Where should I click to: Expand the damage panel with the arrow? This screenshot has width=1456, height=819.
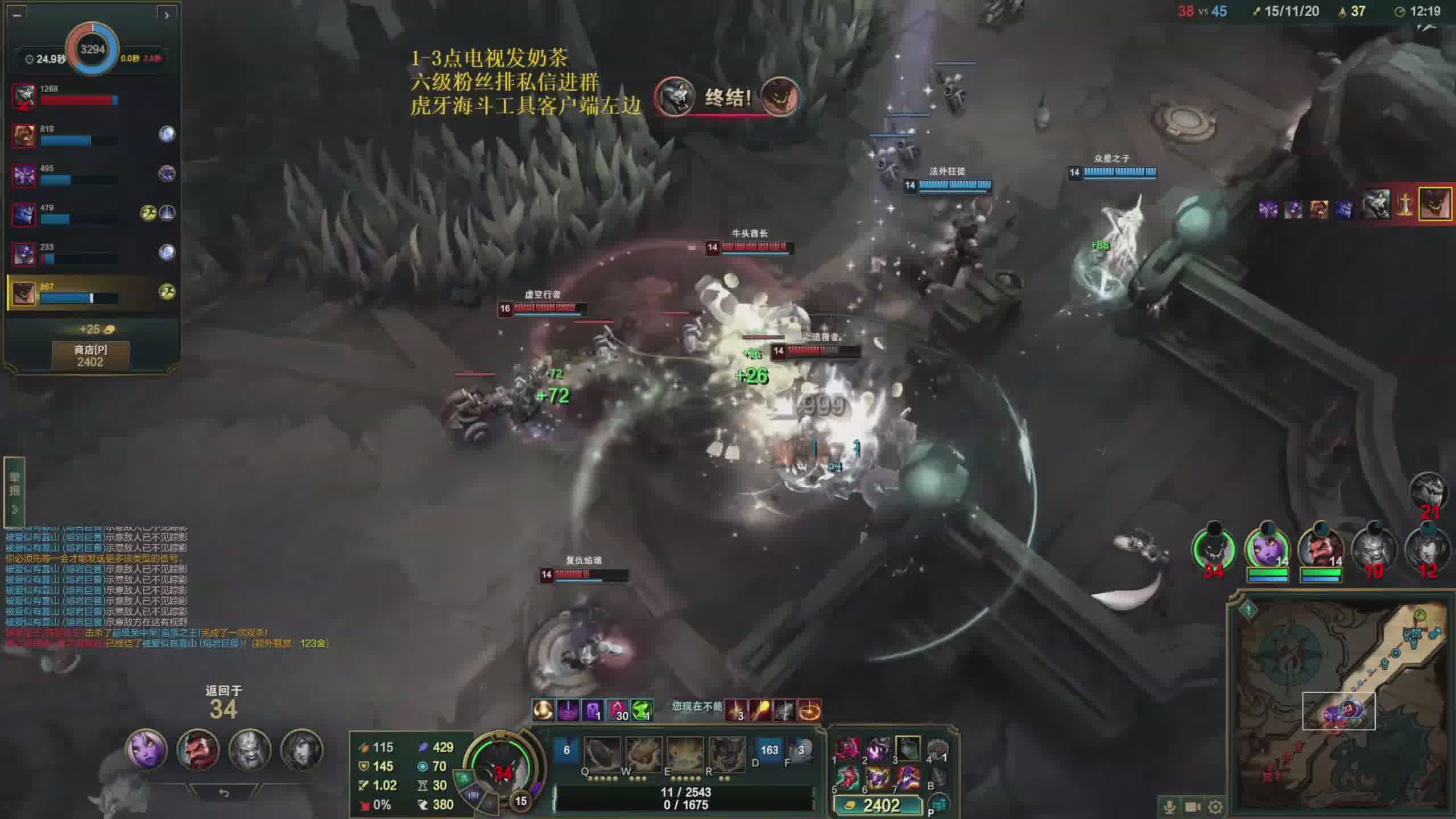tap(167, 15)
